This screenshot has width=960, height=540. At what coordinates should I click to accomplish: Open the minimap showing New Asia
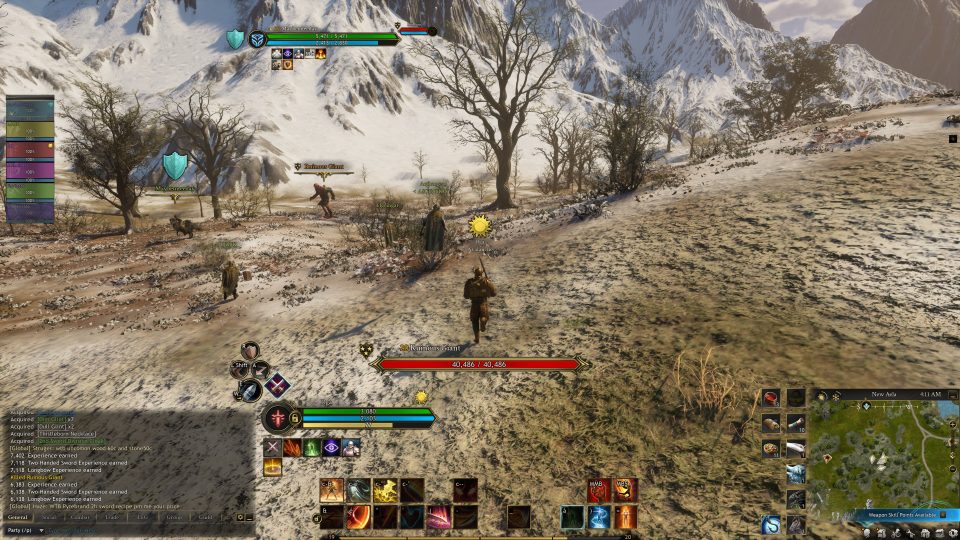click(x=881, y=455)
